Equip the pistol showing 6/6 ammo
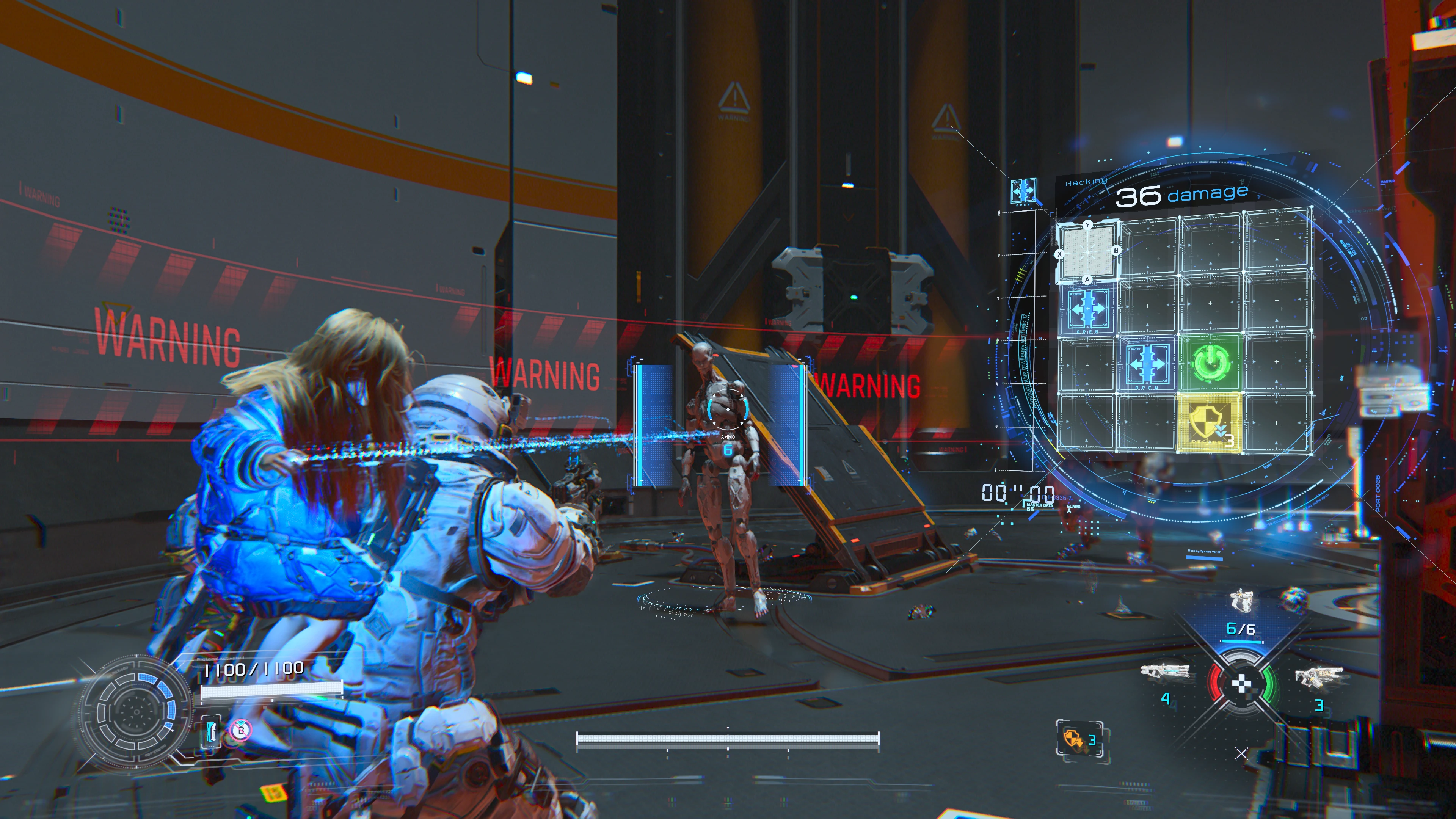The width and height of the screenshot is (1456, 819). (1241, 601)
